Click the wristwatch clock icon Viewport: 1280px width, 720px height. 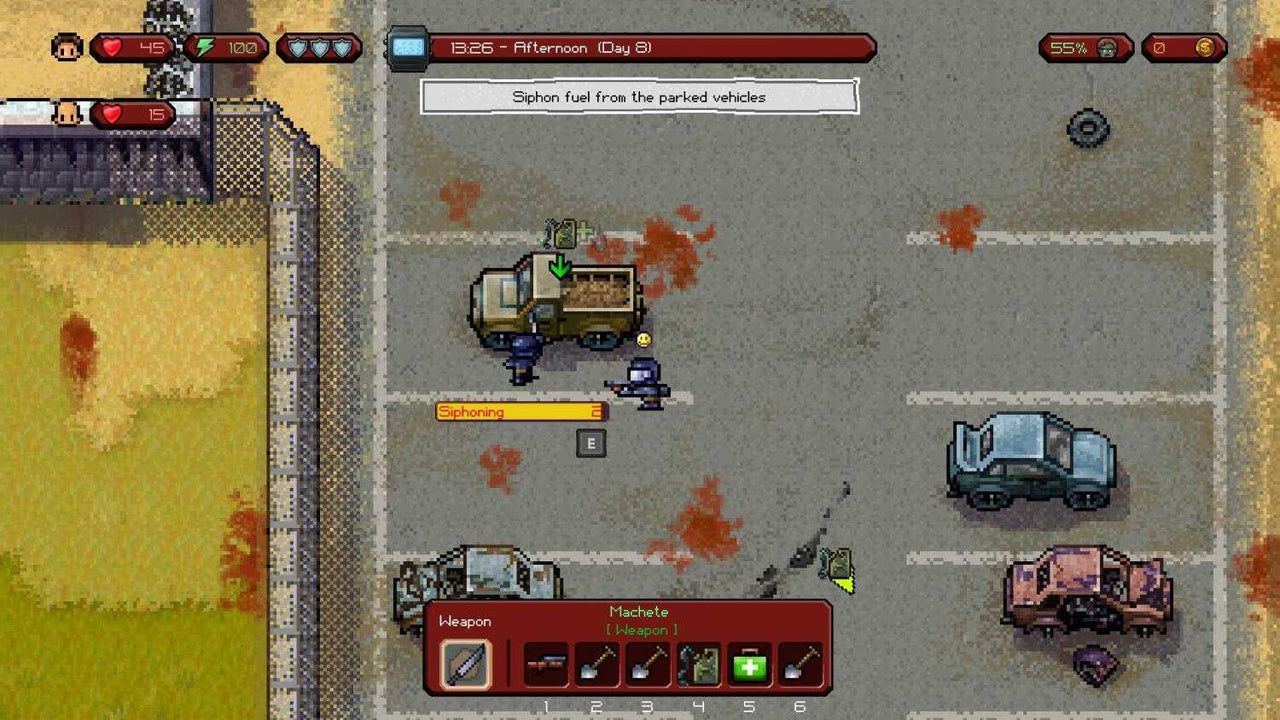tap(408, 46)
